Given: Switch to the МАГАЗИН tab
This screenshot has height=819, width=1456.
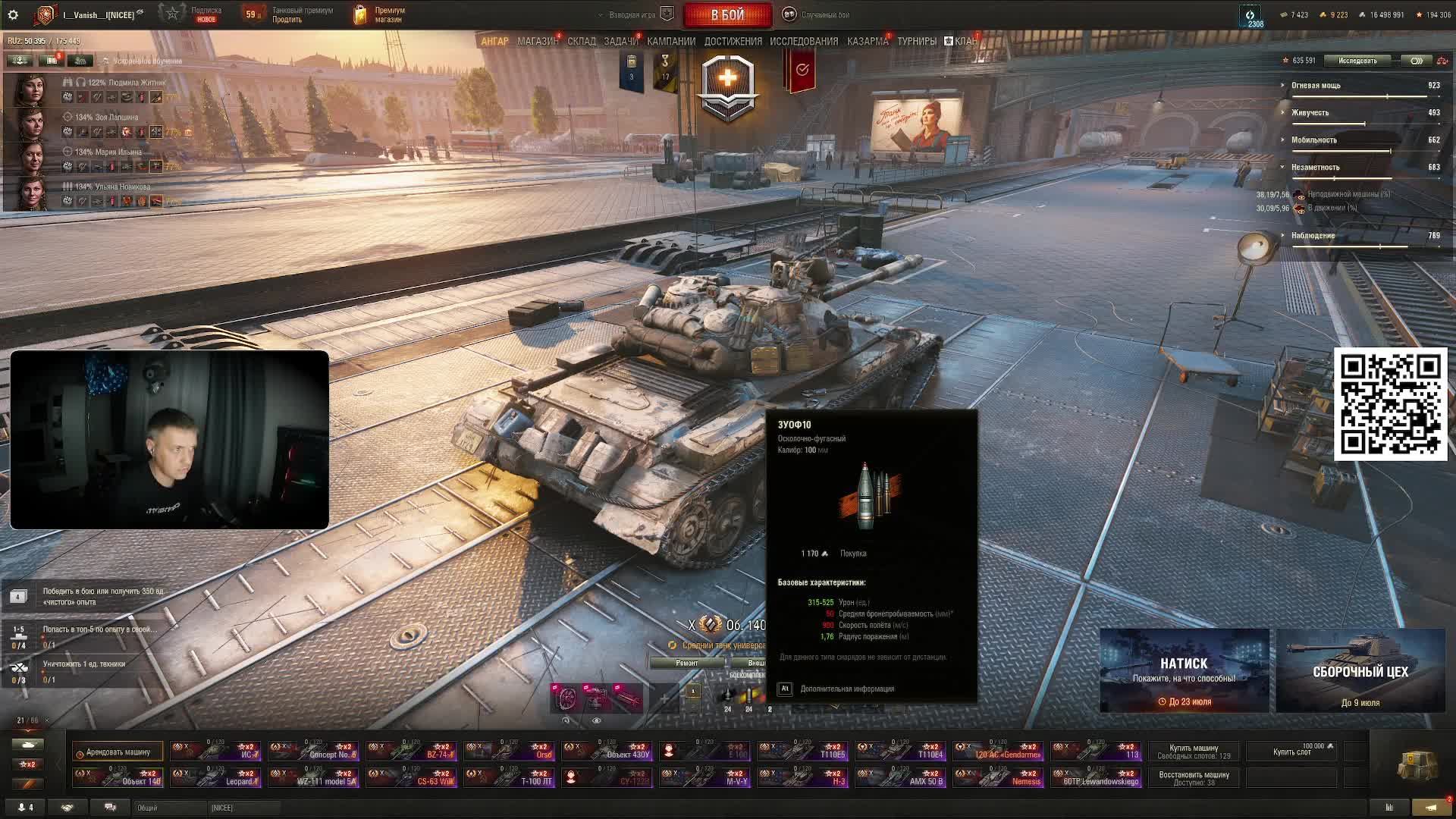Looking at the screenshot, I should coord(537,41).
